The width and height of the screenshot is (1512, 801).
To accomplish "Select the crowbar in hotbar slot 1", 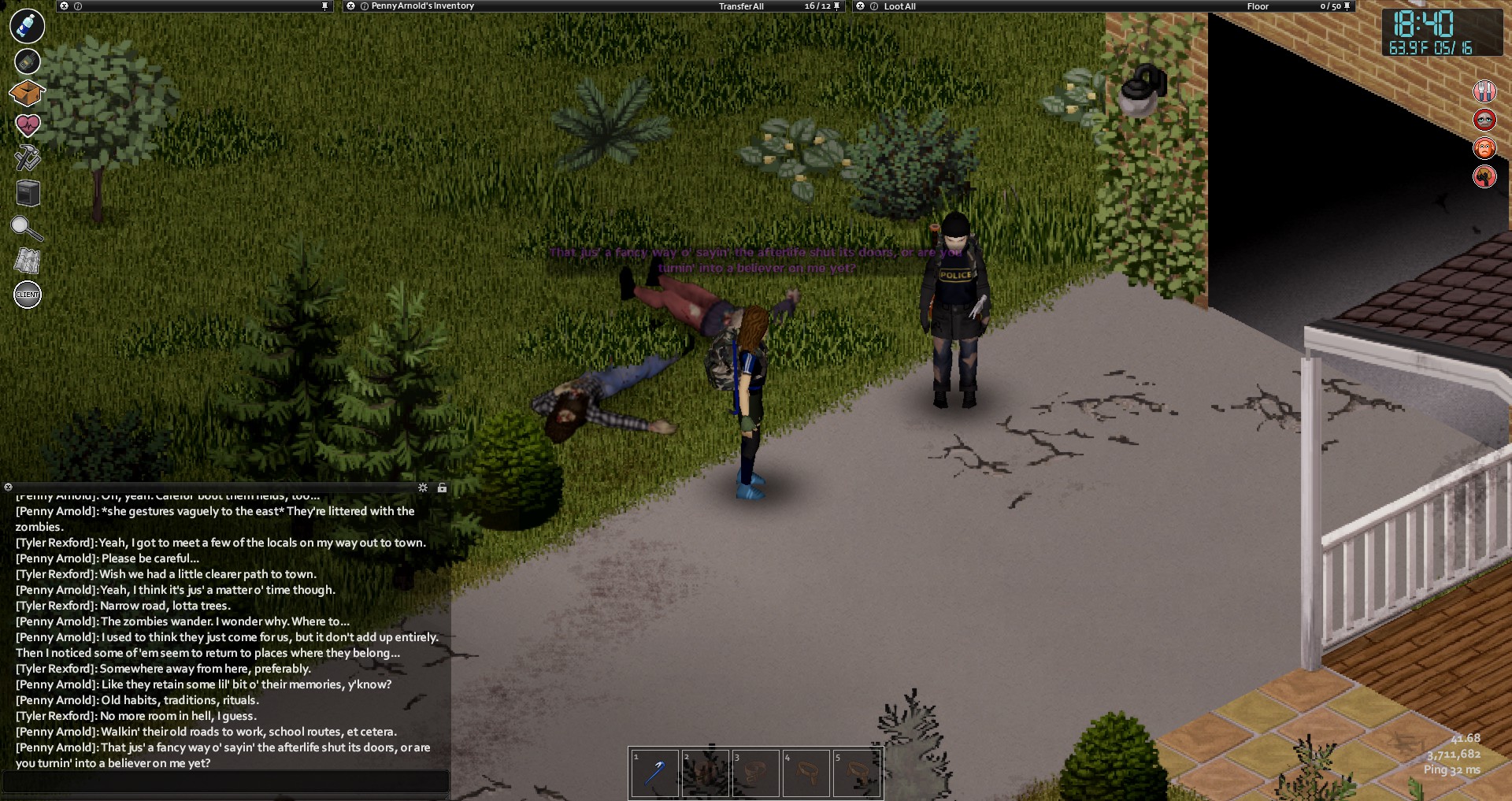I will tap(654, 773).
